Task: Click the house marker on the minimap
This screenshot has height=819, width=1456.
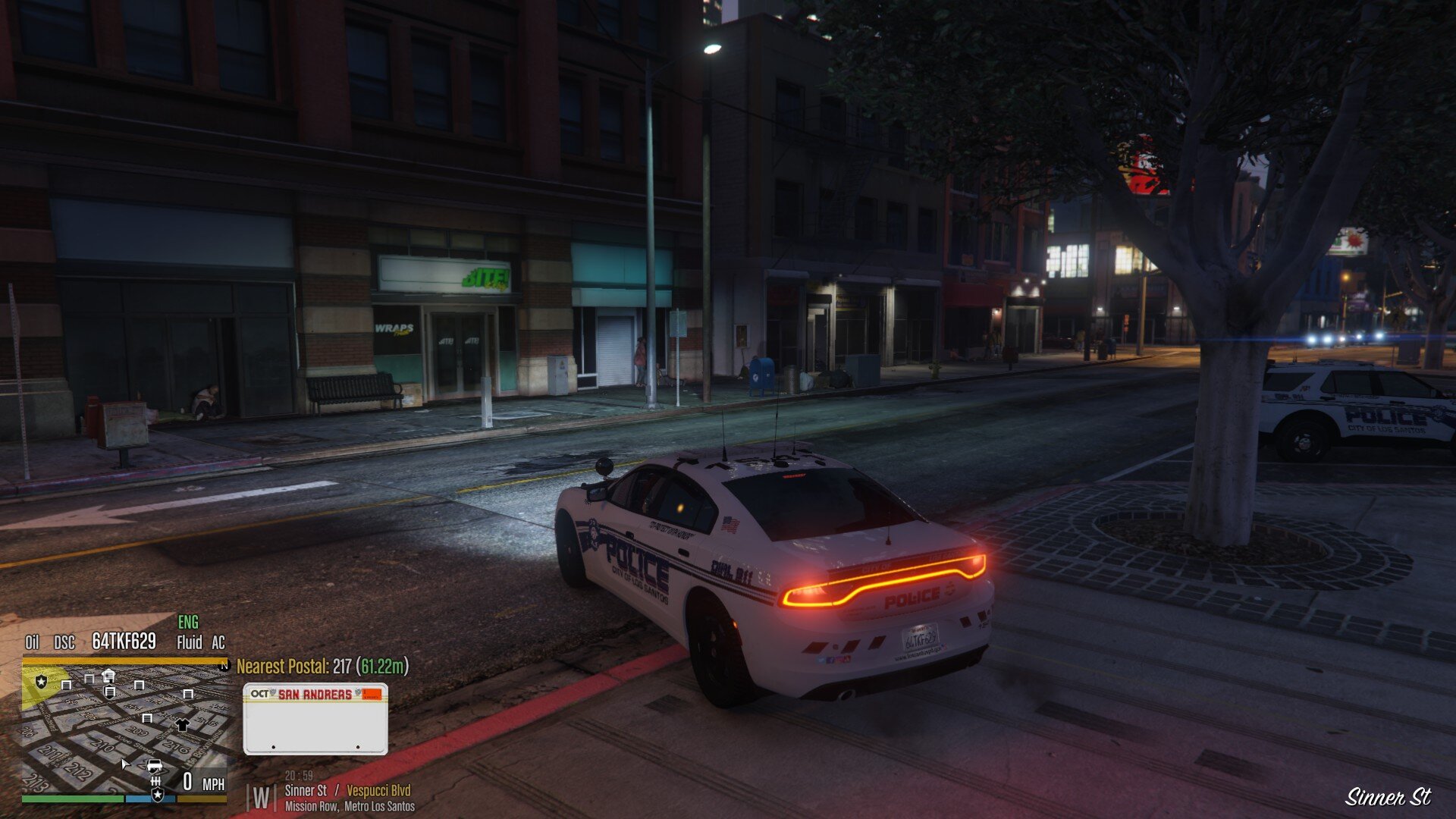Action: click(108, 675)
